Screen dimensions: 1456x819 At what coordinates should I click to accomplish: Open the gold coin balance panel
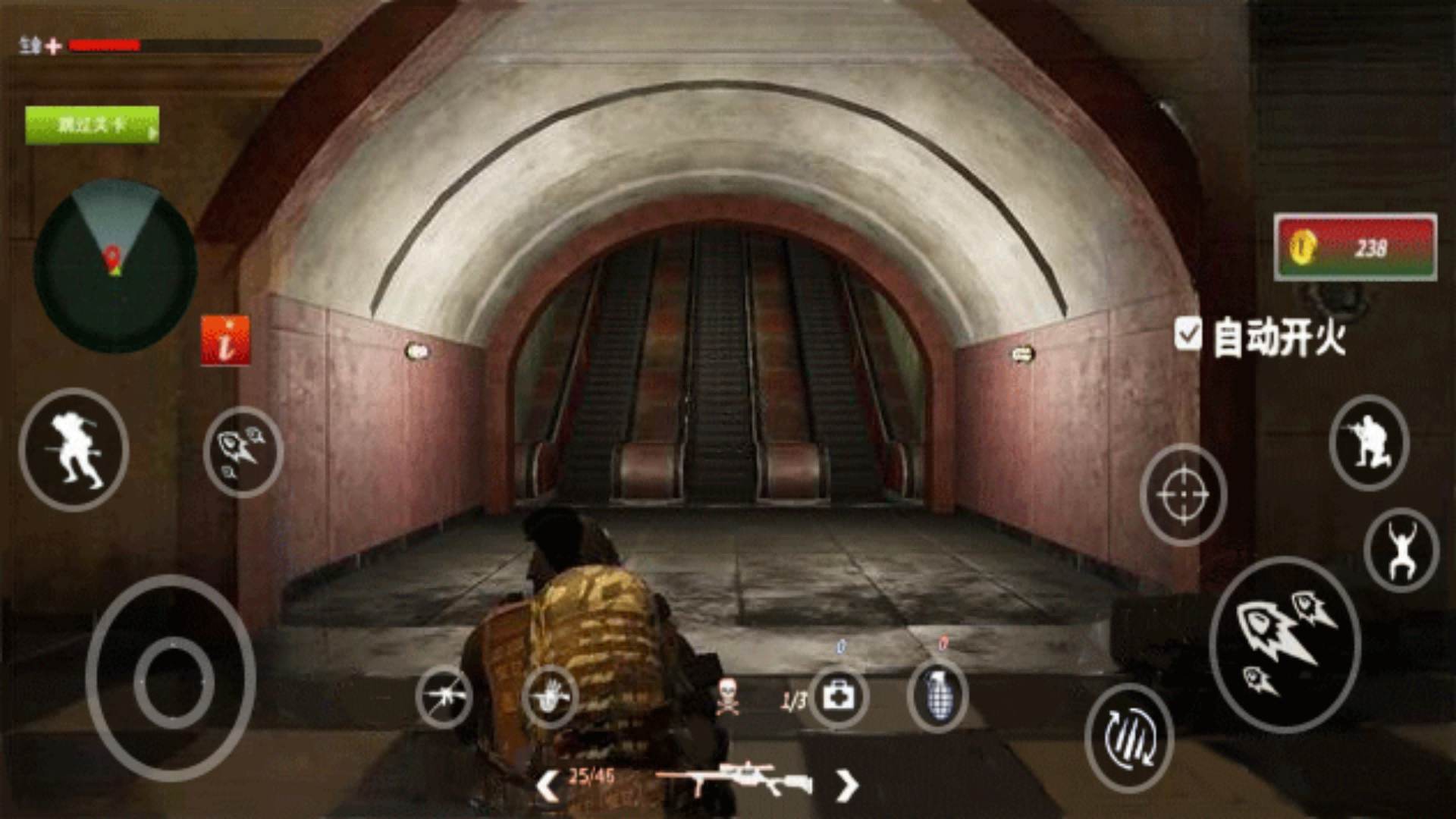(x=1355, y=247)
